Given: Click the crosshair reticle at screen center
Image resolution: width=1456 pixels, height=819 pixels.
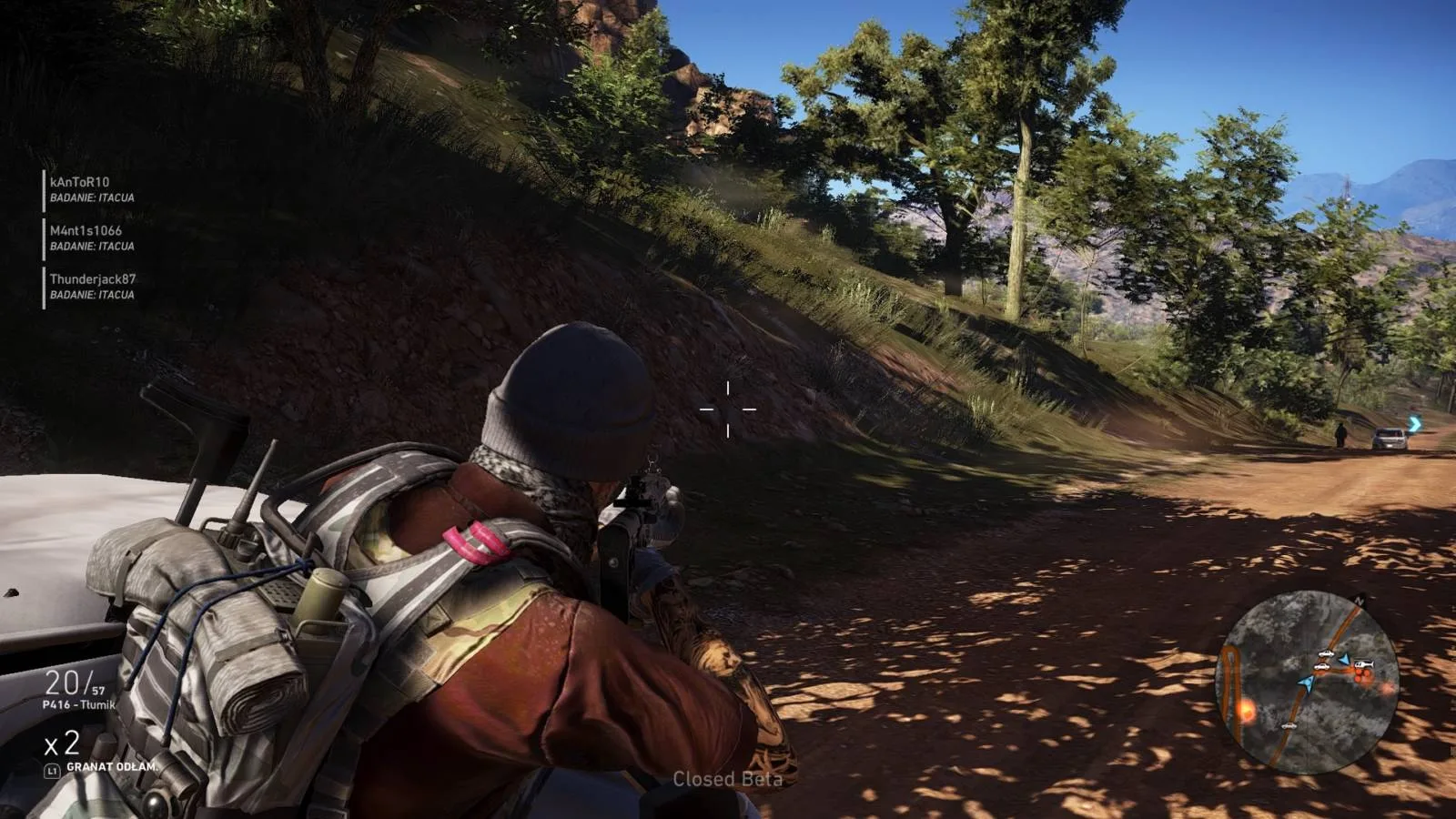Looking at the screenshot, I should click(727, 409).
